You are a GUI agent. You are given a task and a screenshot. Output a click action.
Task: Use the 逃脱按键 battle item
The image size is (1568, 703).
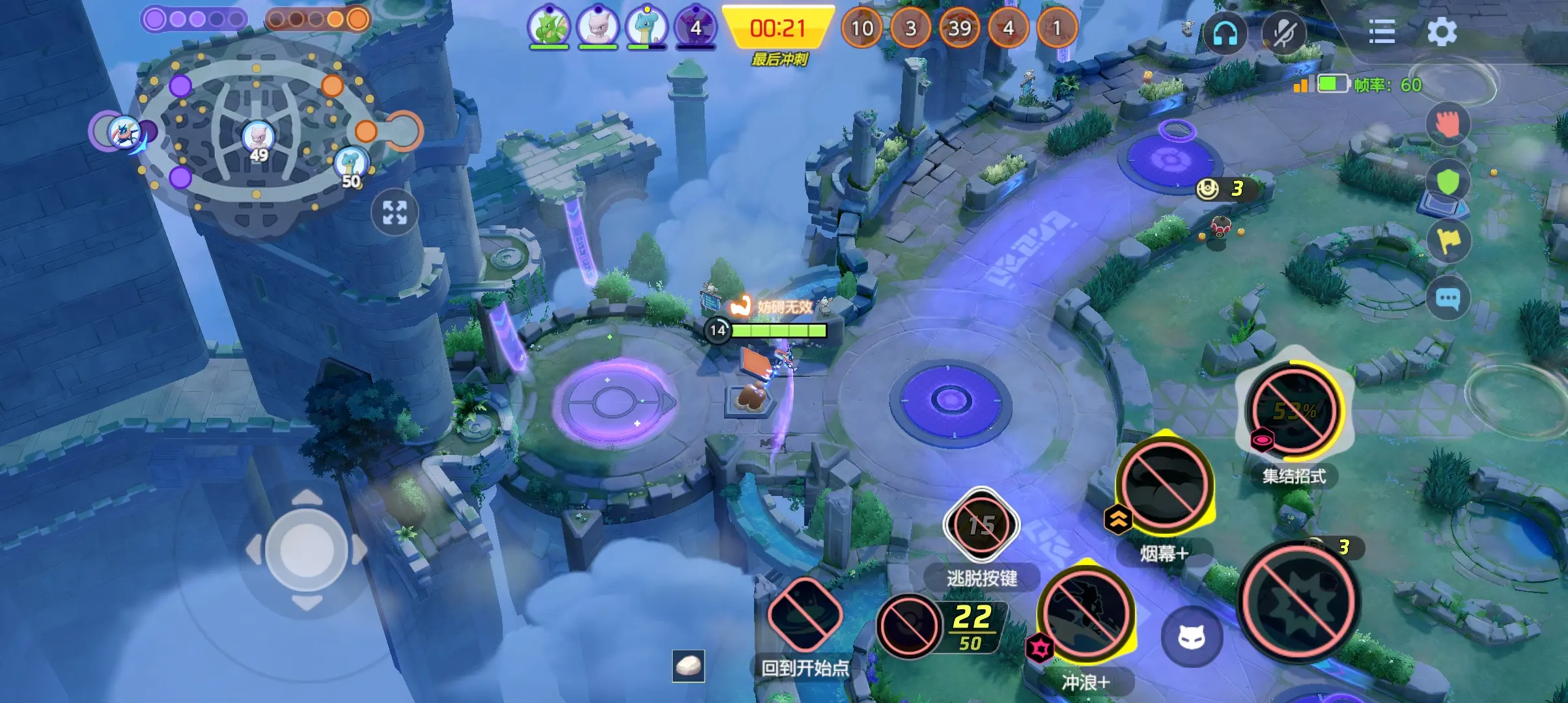pos(981,525)
